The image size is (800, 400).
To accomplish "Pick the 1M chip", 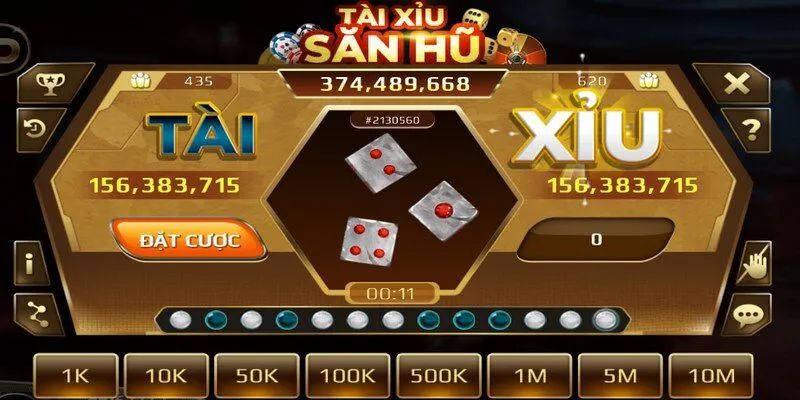I will click(x=530, y=376).
